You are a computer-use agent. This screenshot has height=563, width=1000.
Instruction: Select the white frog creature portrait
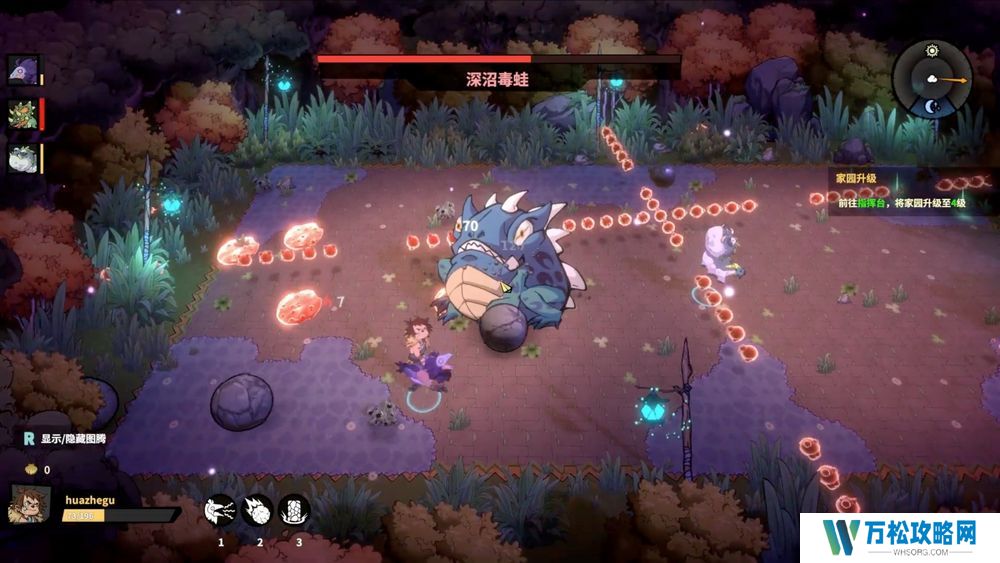pyautogui.click(x=22, y=158)
